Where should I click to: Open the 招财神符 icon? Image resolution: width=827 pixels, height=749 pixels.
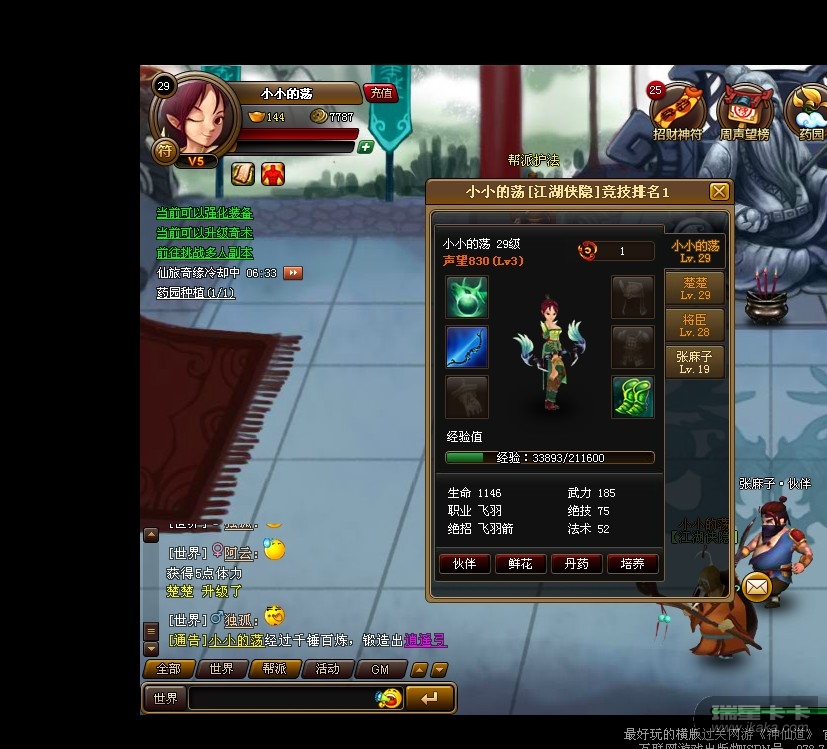click(x=677, y=110)
